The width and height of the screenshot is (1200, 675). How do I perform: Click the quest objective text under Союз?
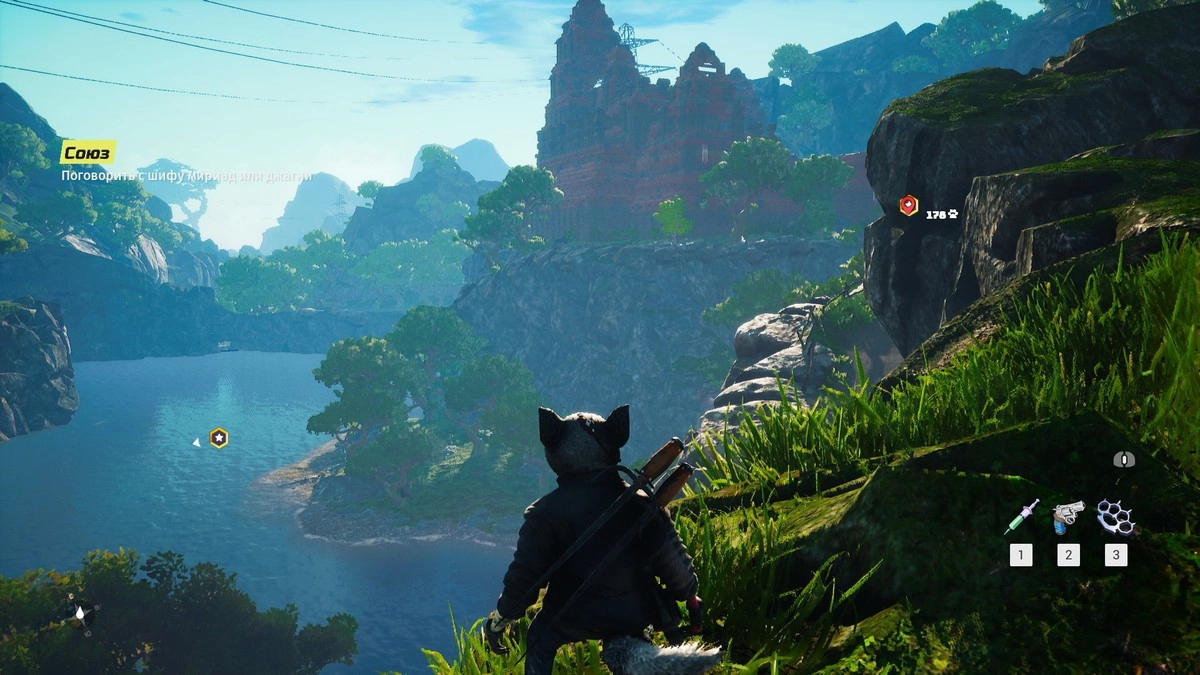[x=186, y=176]
